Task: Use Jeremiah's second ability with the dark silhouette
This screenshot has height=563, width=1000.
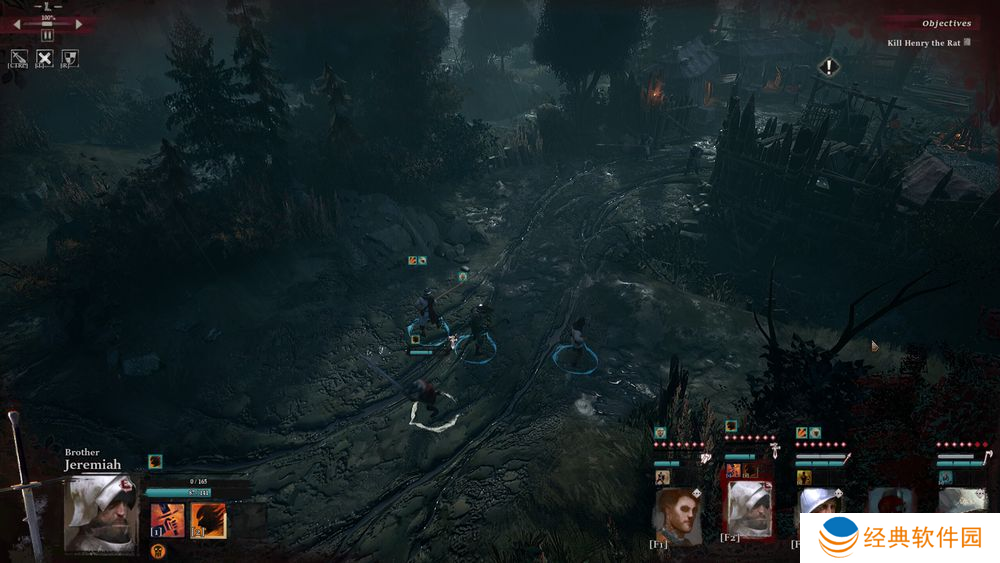Action: (208, 520)
